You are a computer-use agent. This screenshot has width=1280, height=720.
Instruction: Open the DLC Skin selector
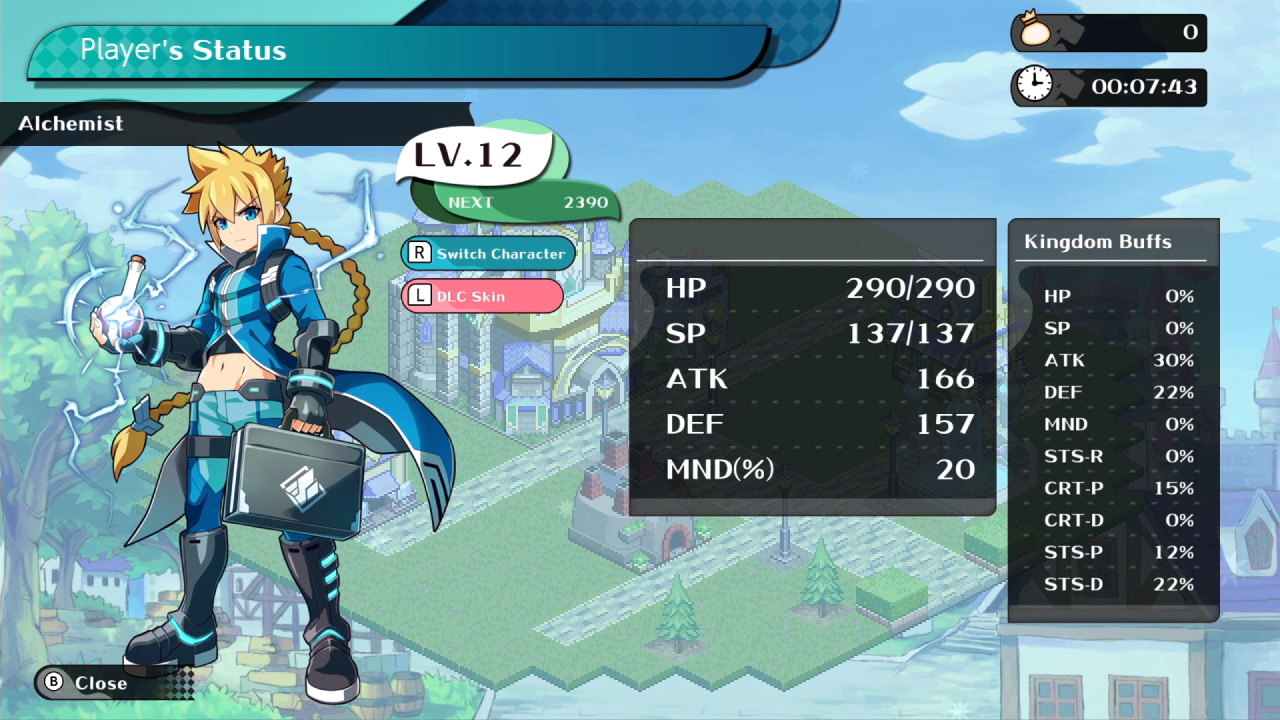click(x=483, y=296)
